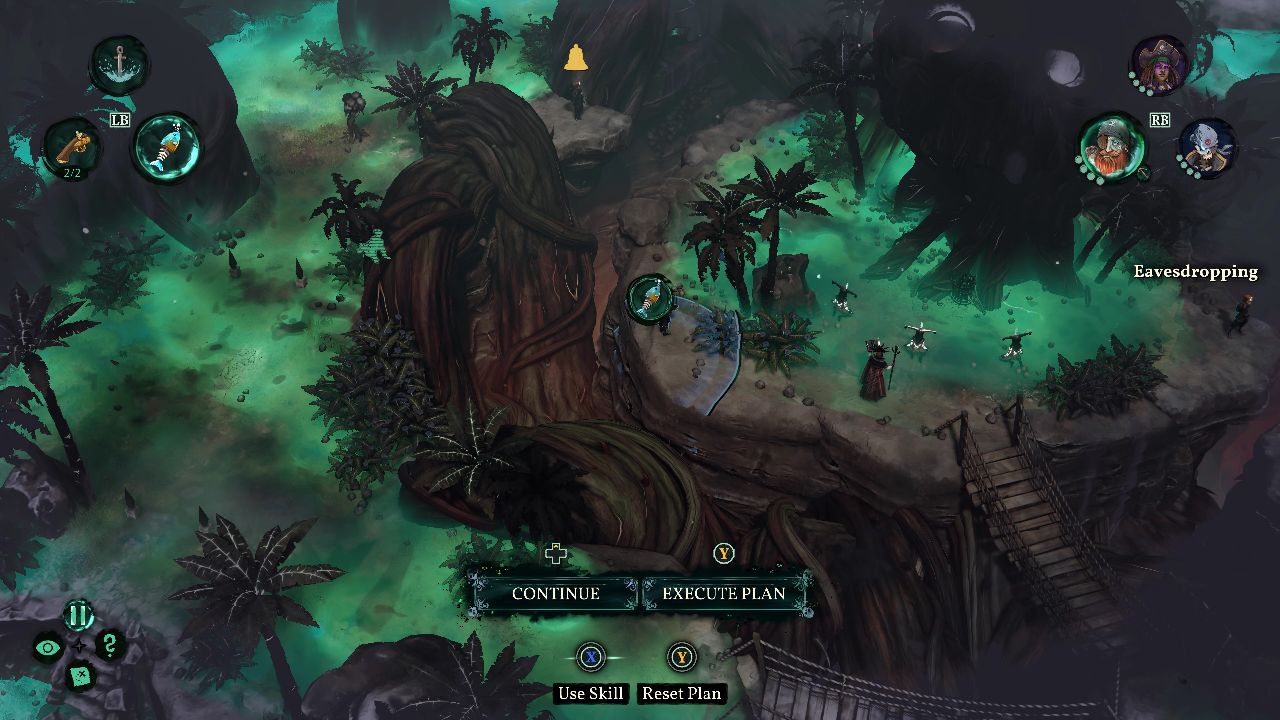Toggle the eye view mode icon
This screenshot has width=1280, height=720.
(x=48, y=647)
